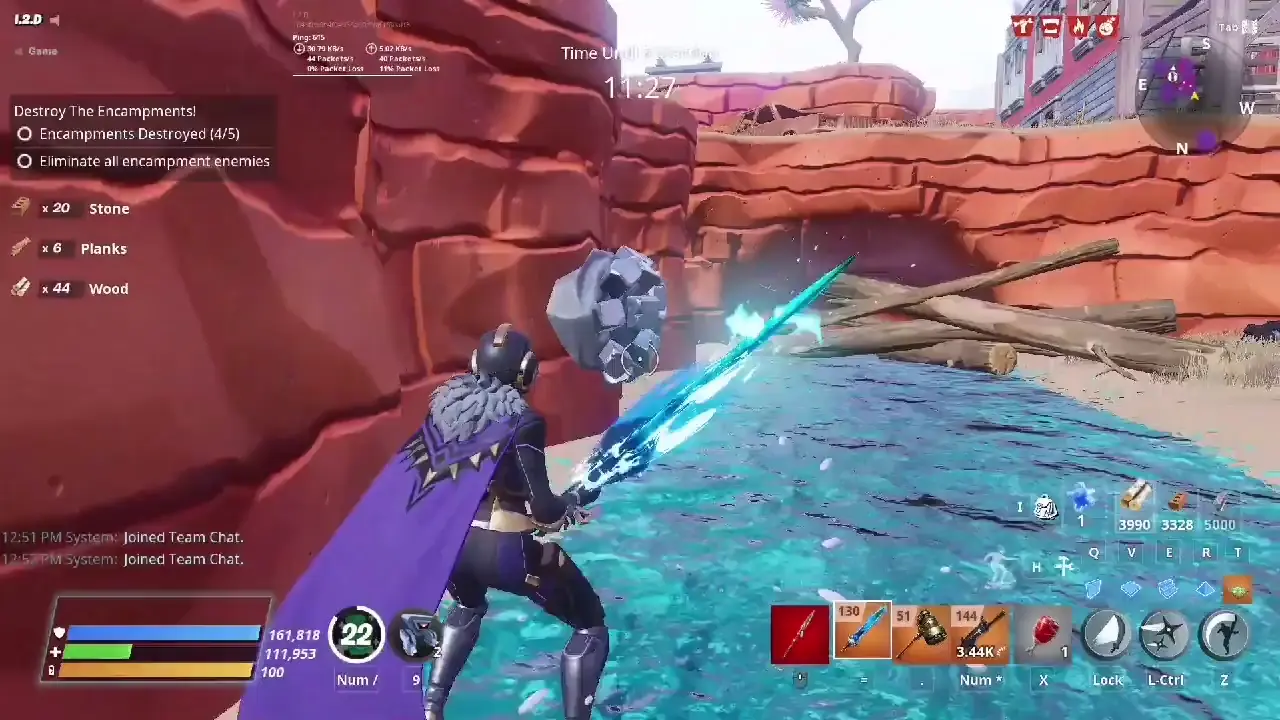Click the level 22 badge
This screenshot has width=1280, height=720.
[x=357, y=635]
